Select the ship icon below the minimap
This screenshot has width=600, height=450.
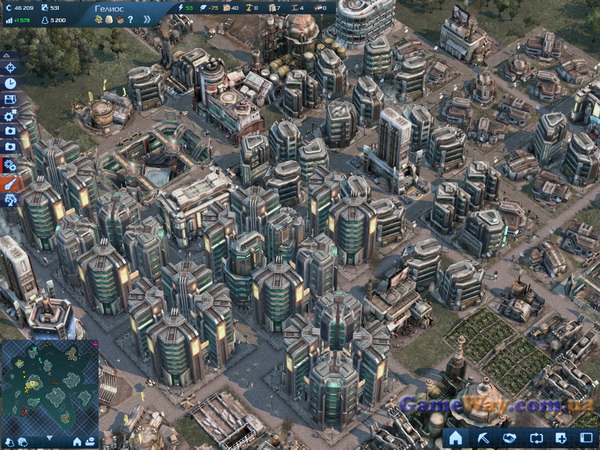pyautogui.click(x=91, y=440)
